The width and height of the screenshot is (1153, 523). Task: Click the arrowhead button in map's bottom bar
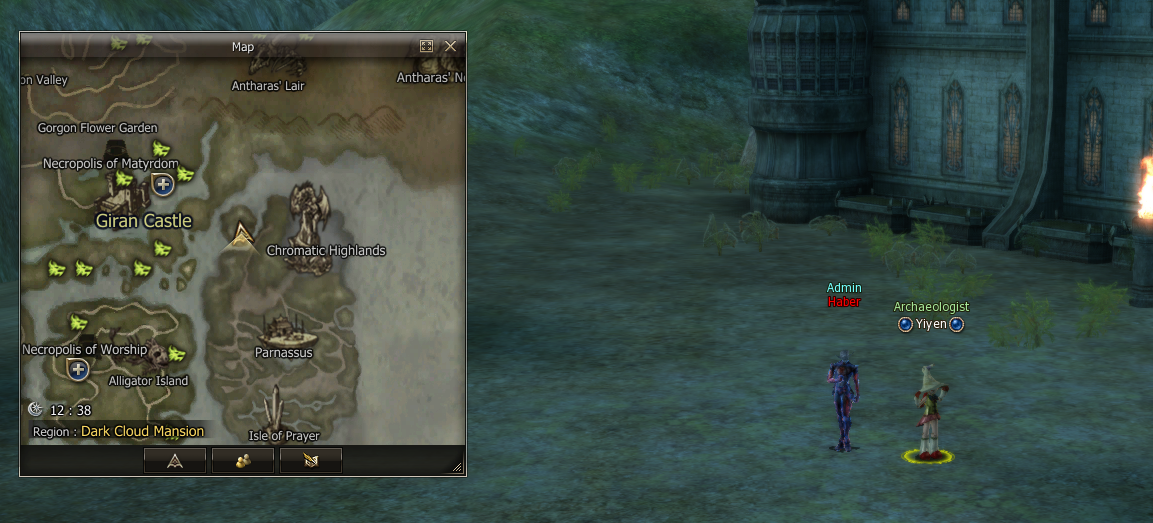coord(175,460)
